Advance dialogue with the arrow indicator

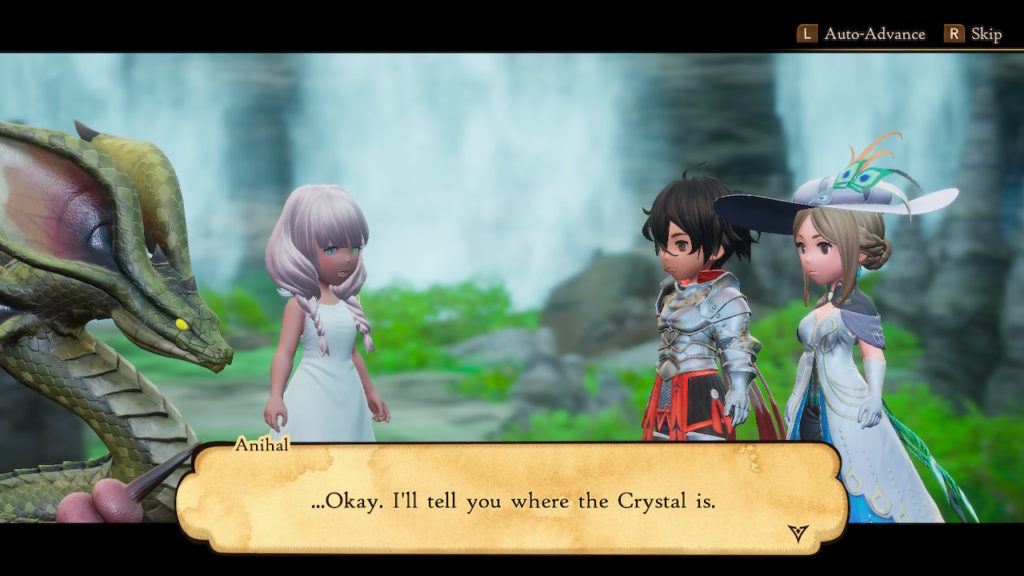click(x=797, y=533)
